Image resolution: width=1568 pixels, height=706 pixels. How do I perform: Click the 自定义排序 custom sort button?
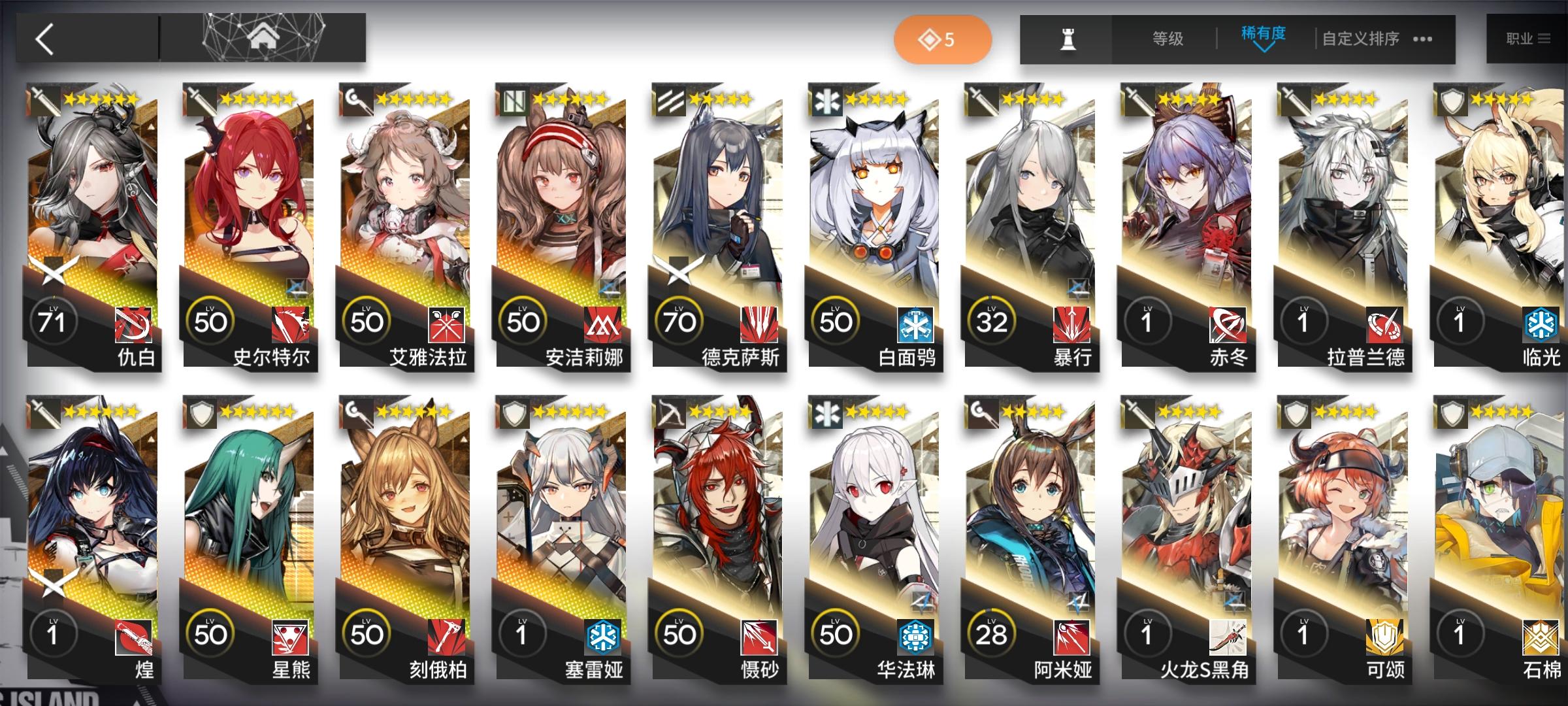point(1360,39)
